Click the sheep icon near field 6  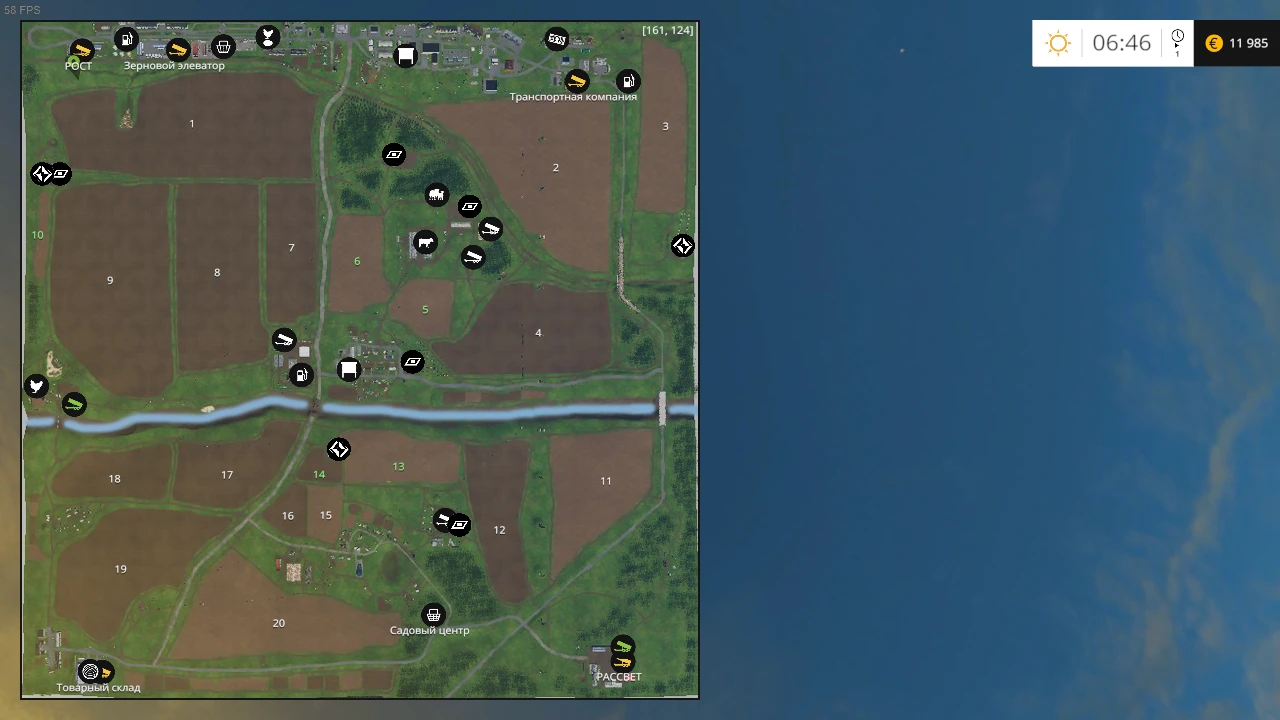click(x=437, y=195)
